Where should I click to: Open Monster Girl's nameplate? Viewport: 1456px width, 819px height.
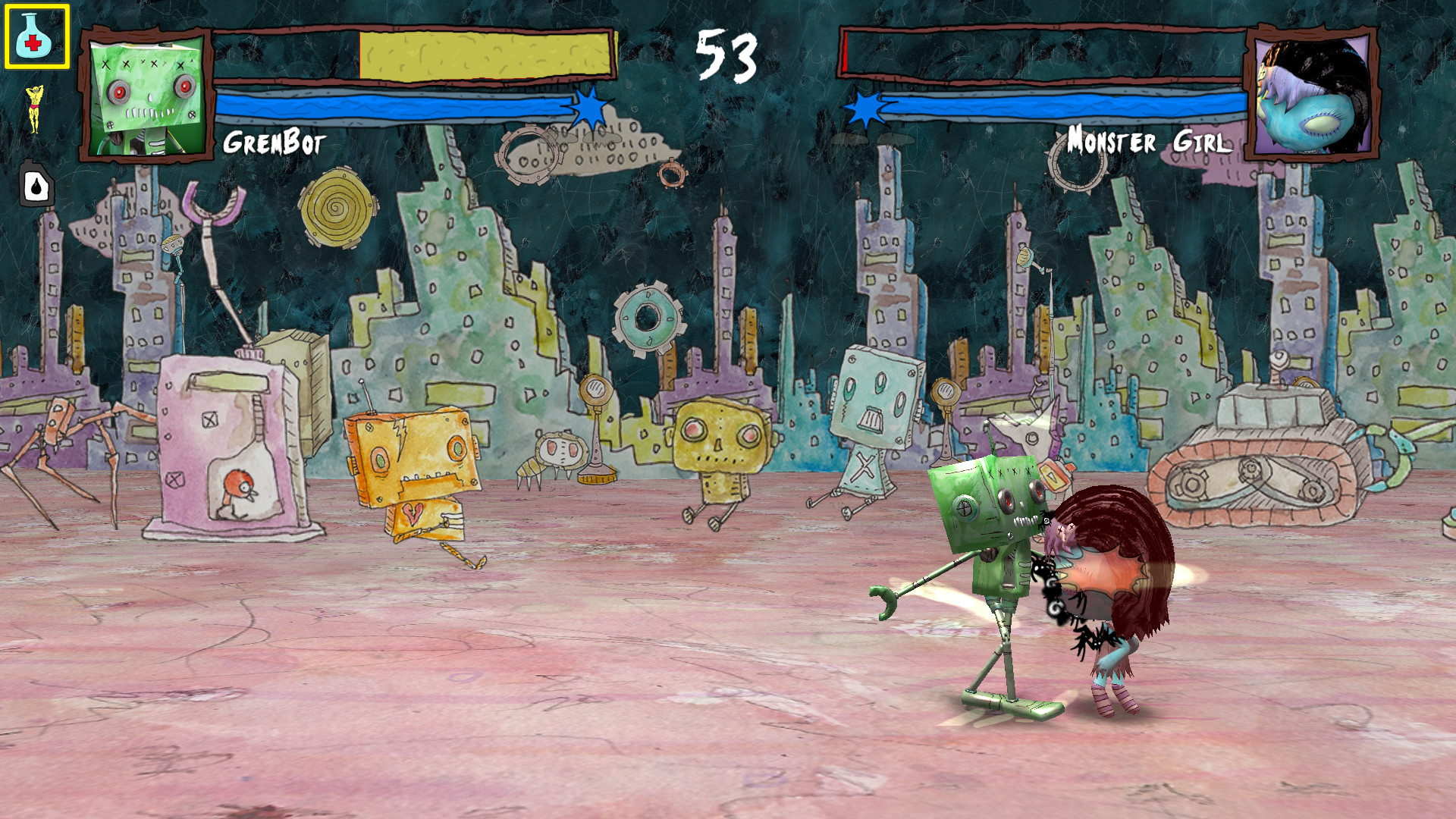coord(1150,140)
